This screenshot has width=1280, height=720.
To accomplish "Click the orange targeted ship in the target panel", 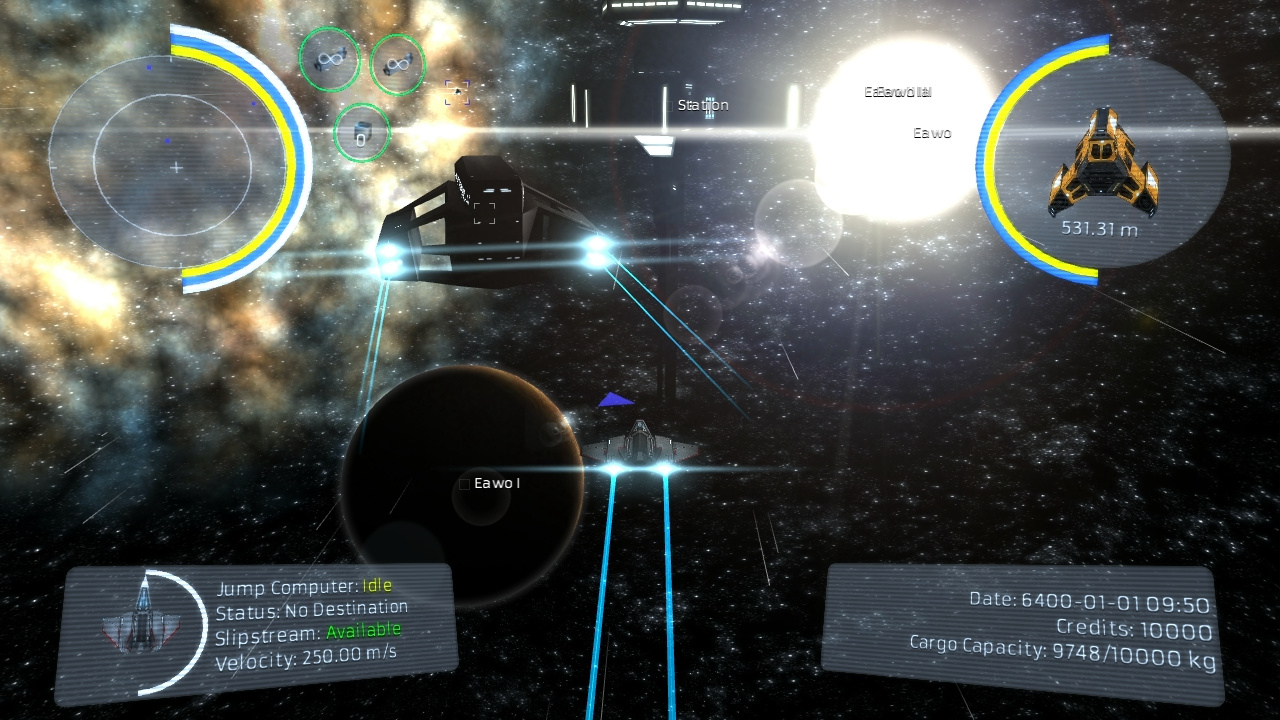I will click(1104, 160).
